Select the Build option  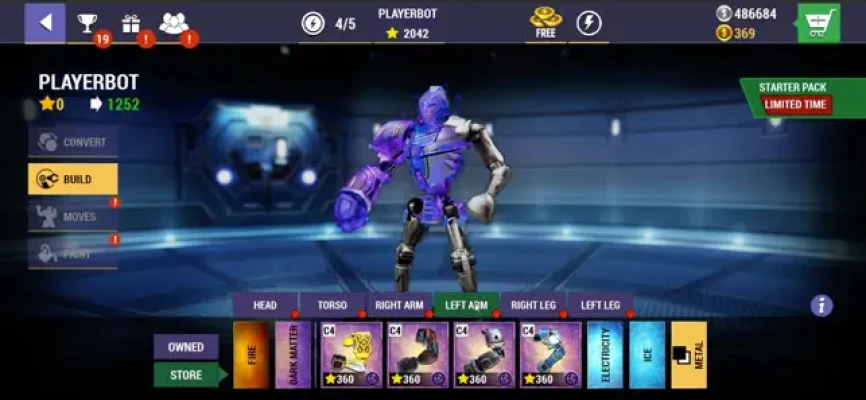[73, 179]
